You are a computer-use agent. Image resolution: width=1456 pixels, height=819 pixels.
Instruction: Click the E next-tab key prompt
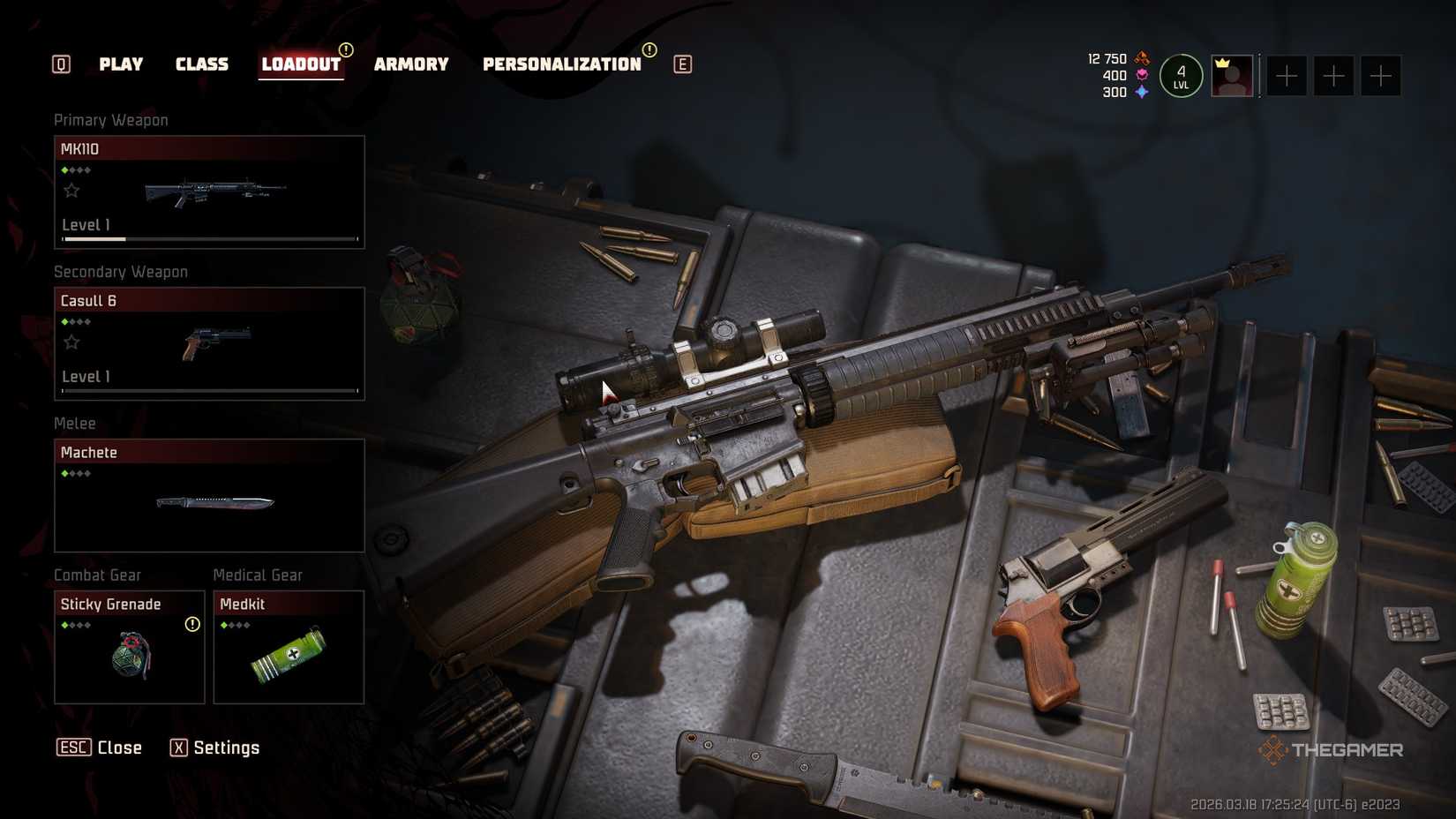(x=680, y=64)
